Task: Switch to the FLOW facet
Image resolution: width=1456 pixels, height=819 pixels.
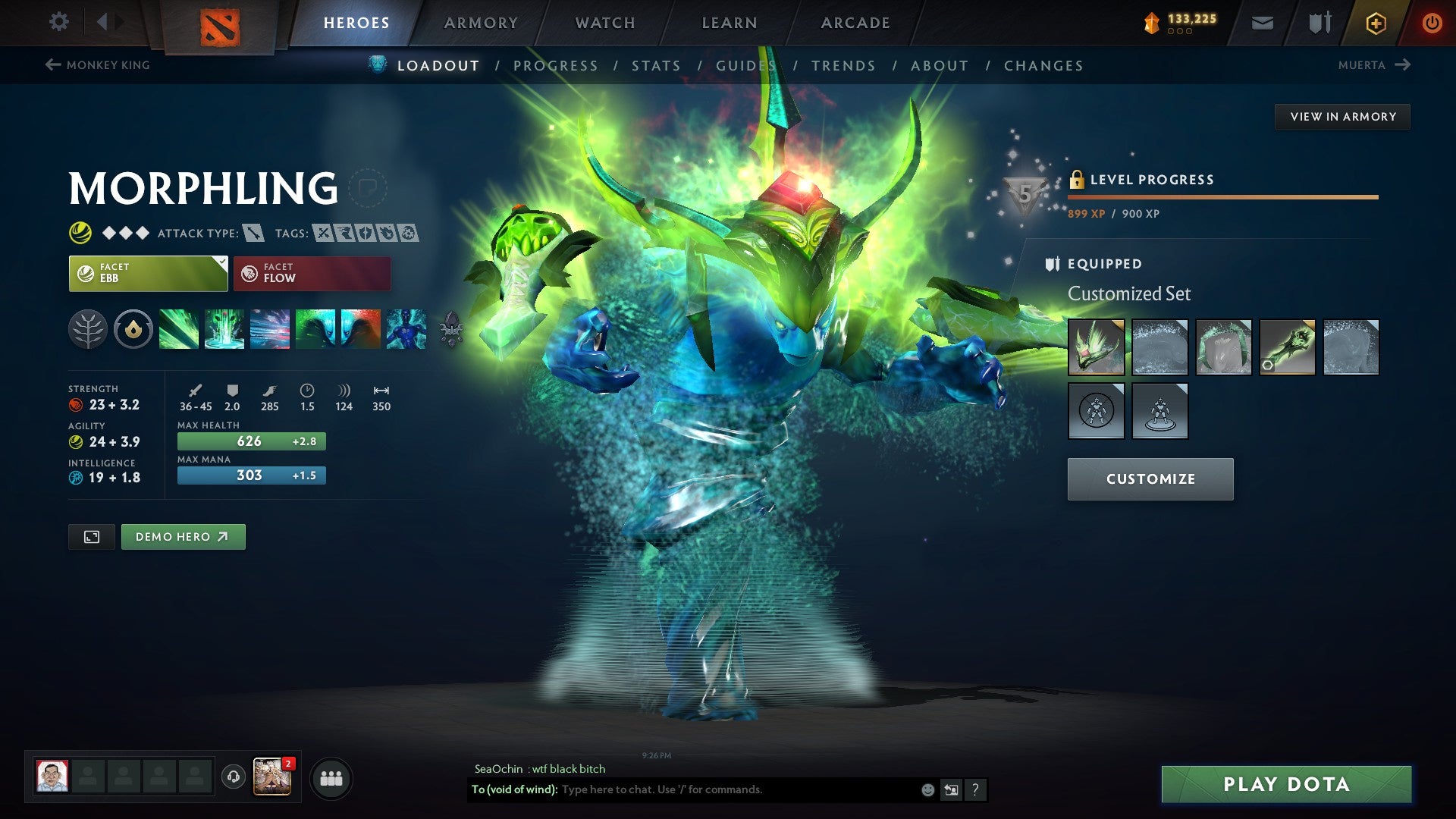Action: 312,273
